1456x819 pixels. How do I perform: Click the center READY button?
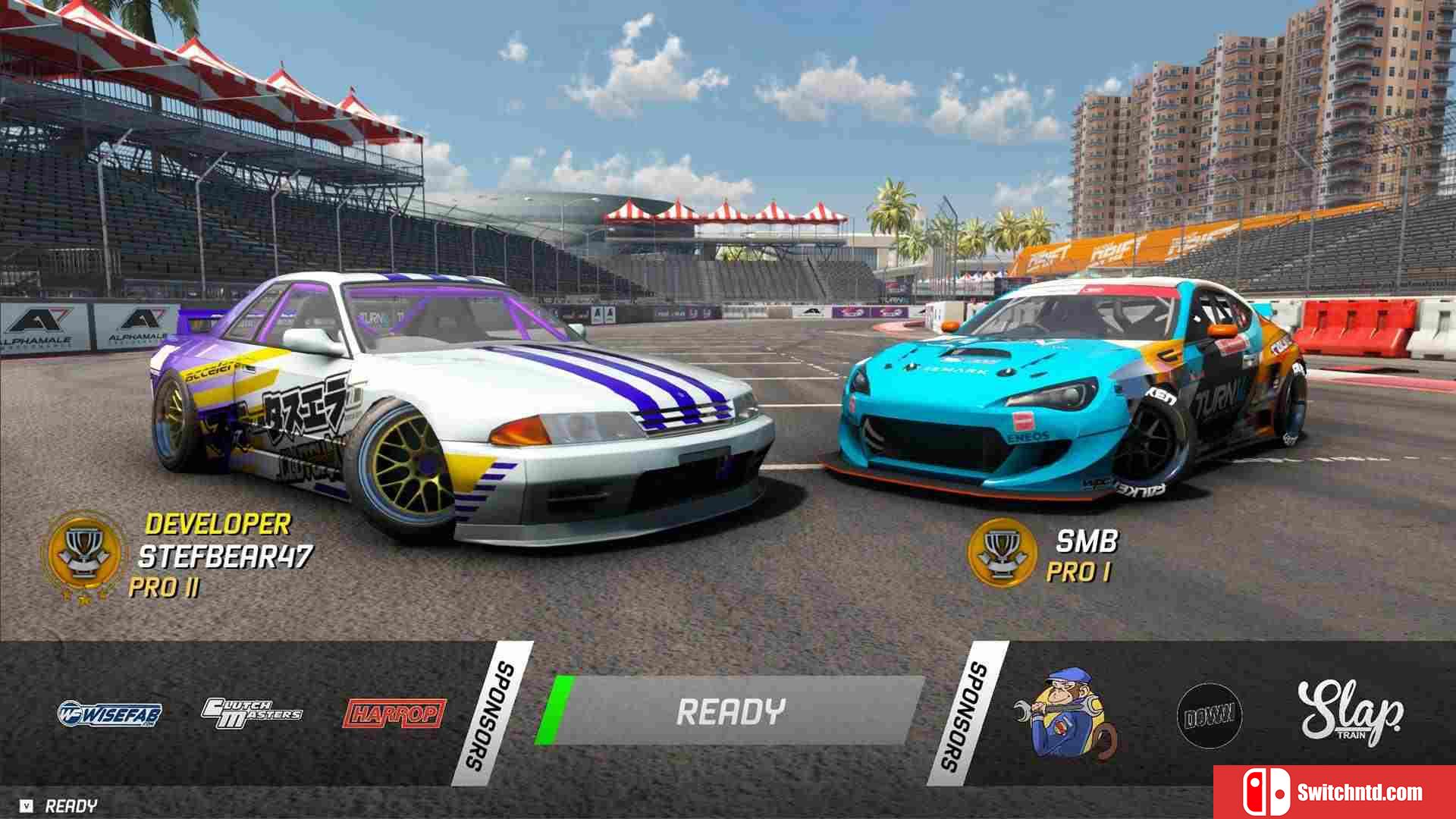click(730, 711)
